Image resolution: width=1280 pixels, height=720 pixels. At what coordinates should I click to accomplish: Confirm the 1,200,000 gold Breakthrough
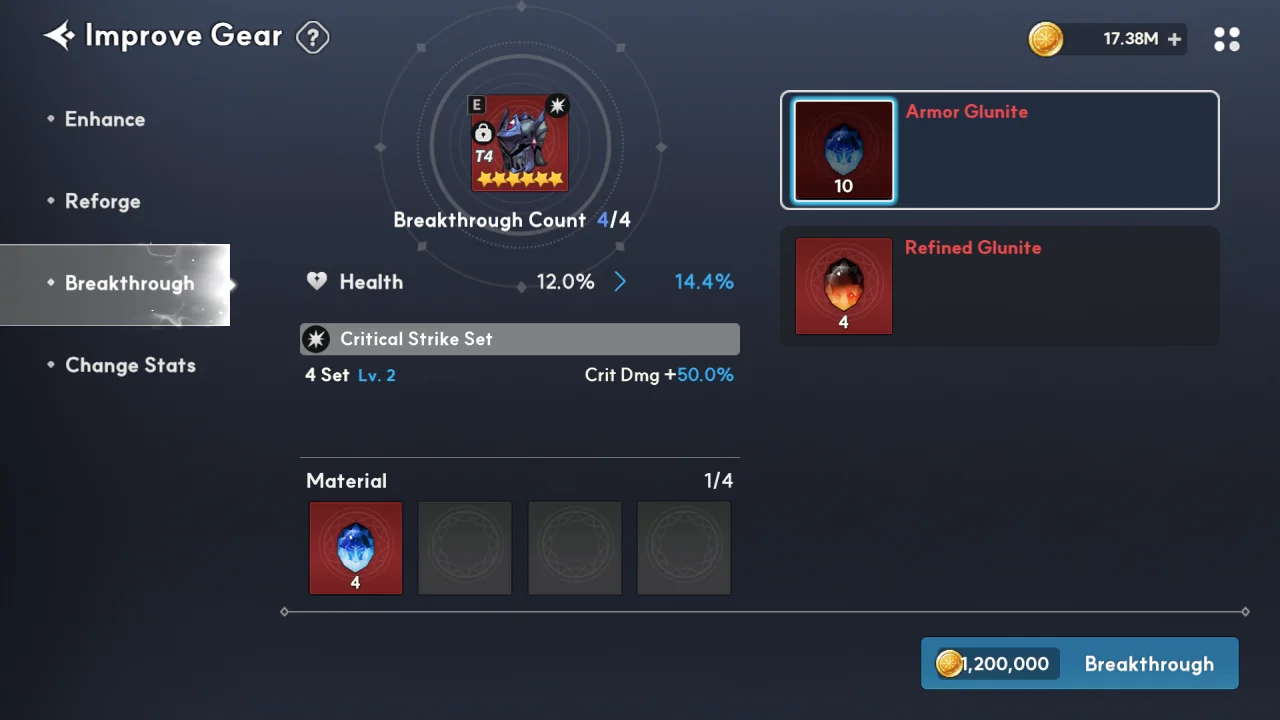click(1079, 664)
